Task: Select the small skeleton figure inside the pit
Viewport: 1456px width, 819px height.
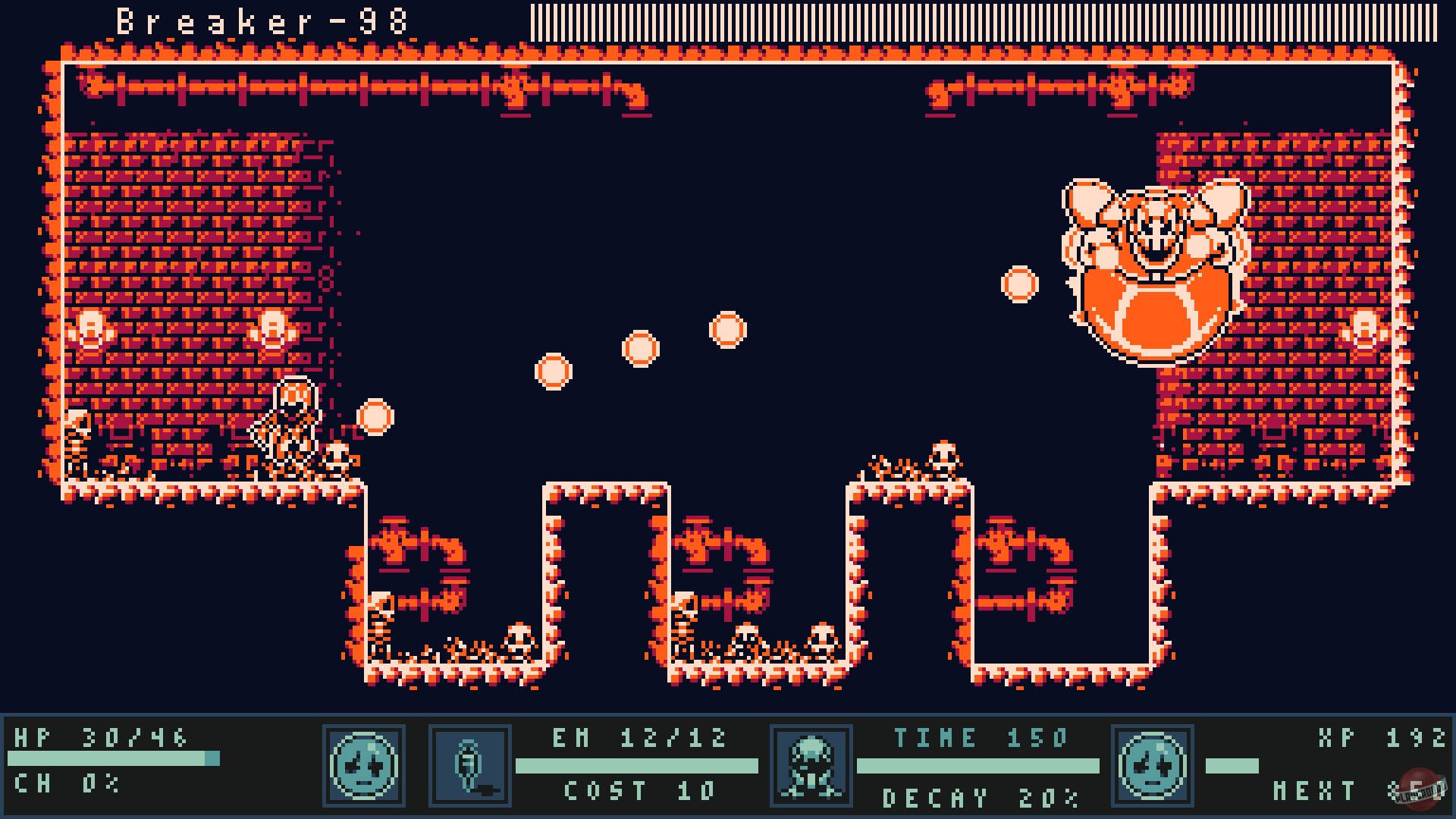Action: [x=379, y=629]
